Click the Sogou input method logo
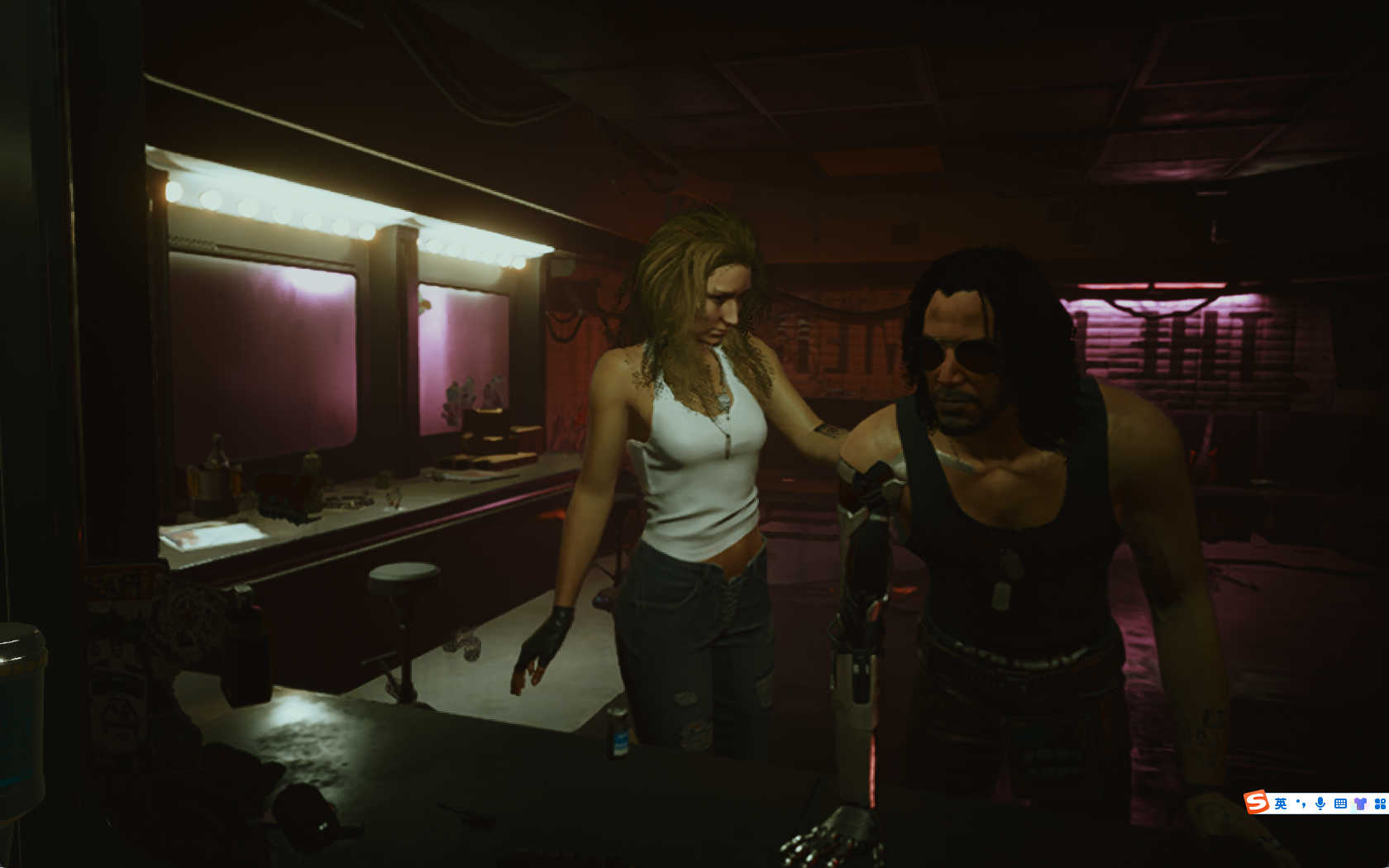Viewport: 1389px width, 868px height. tap(1257, 803)
